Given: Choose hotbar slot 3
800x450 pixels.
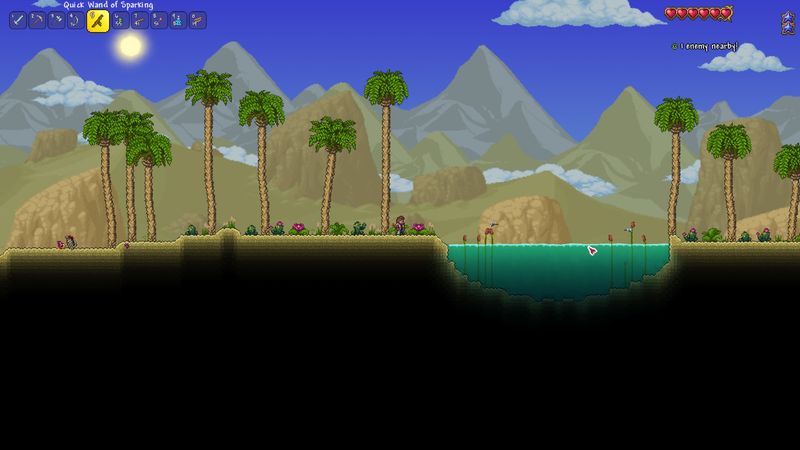Looking at the screenshot, I should [57, 20].
